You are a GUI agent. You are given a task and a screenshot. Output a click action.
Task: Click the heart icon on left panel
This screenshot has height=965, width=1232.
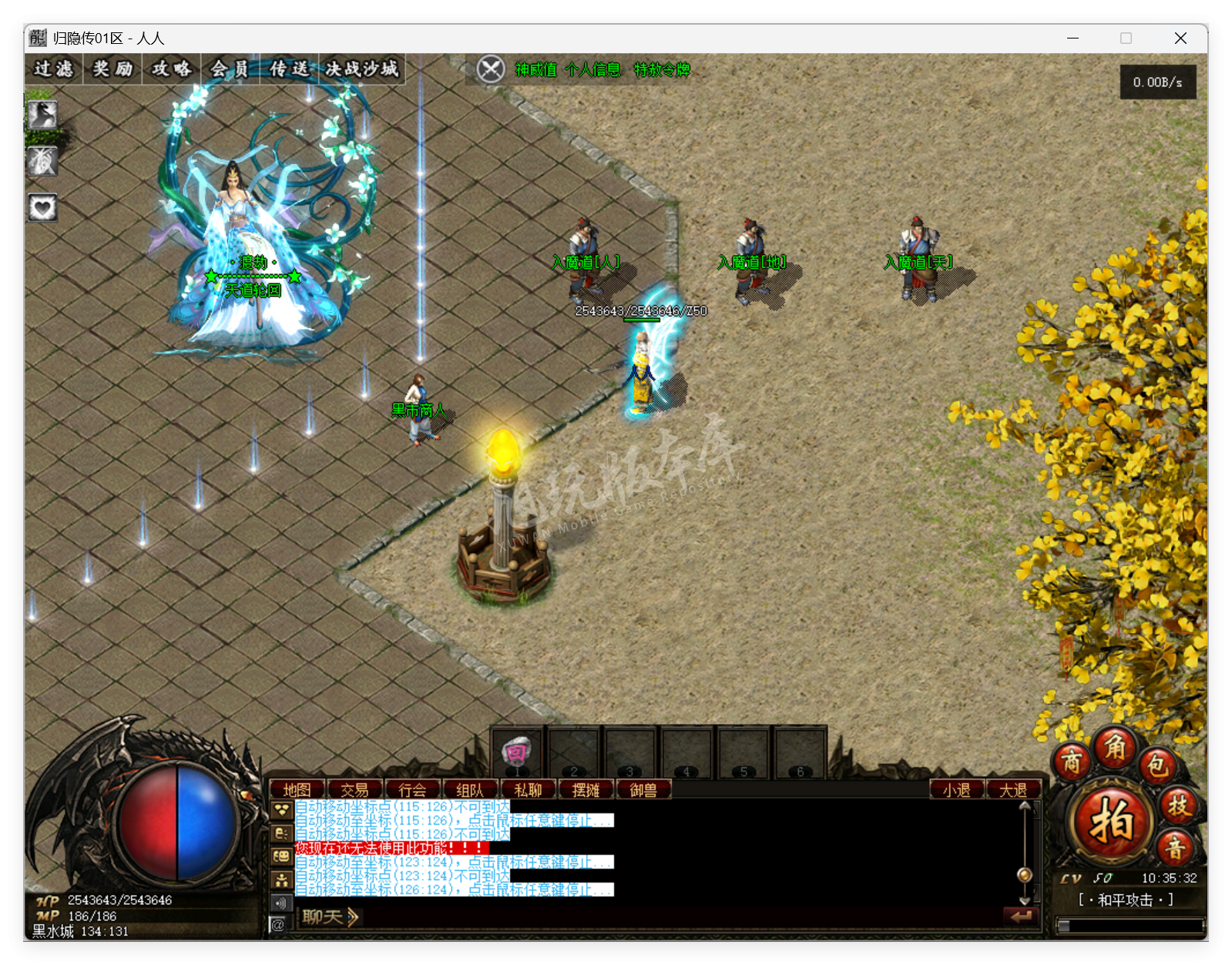click(x=42, y=205)
